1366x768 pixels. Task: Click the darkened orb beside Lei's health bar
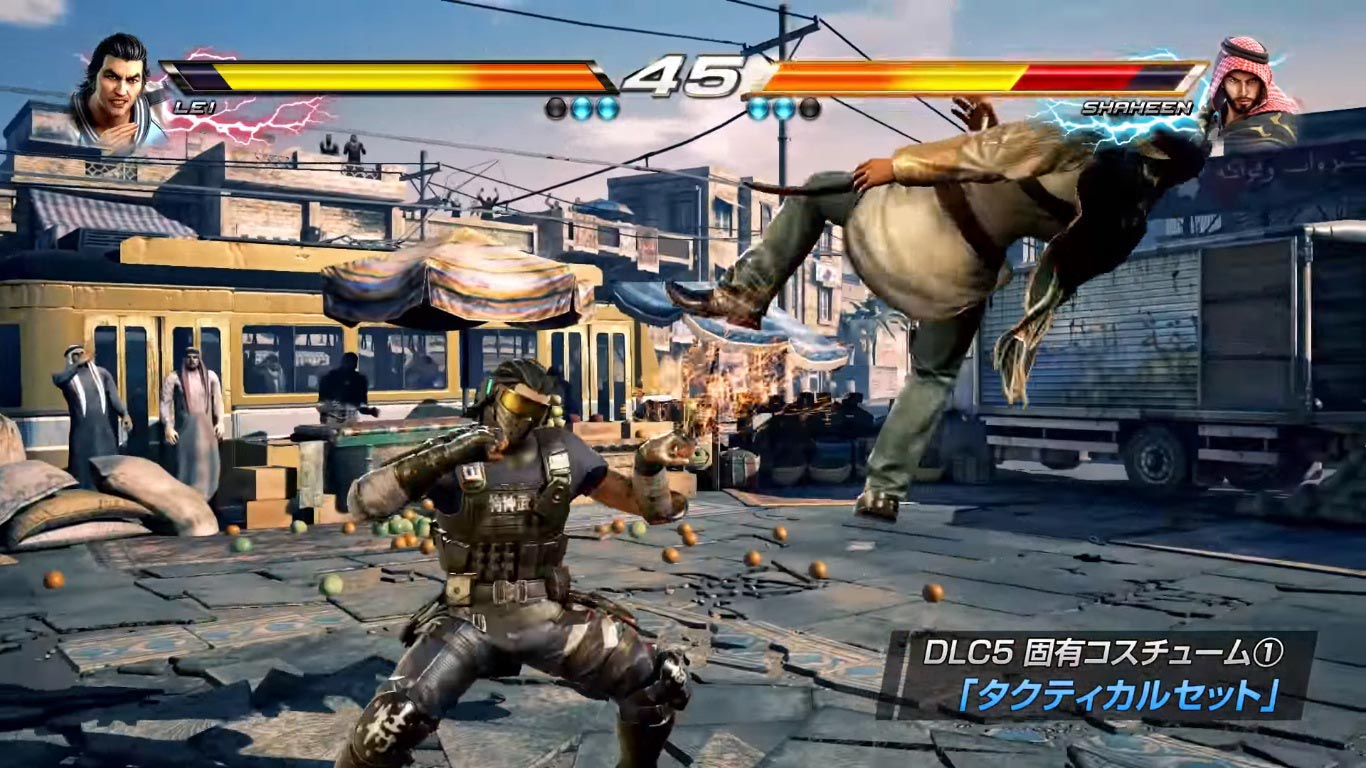point(555,106)
